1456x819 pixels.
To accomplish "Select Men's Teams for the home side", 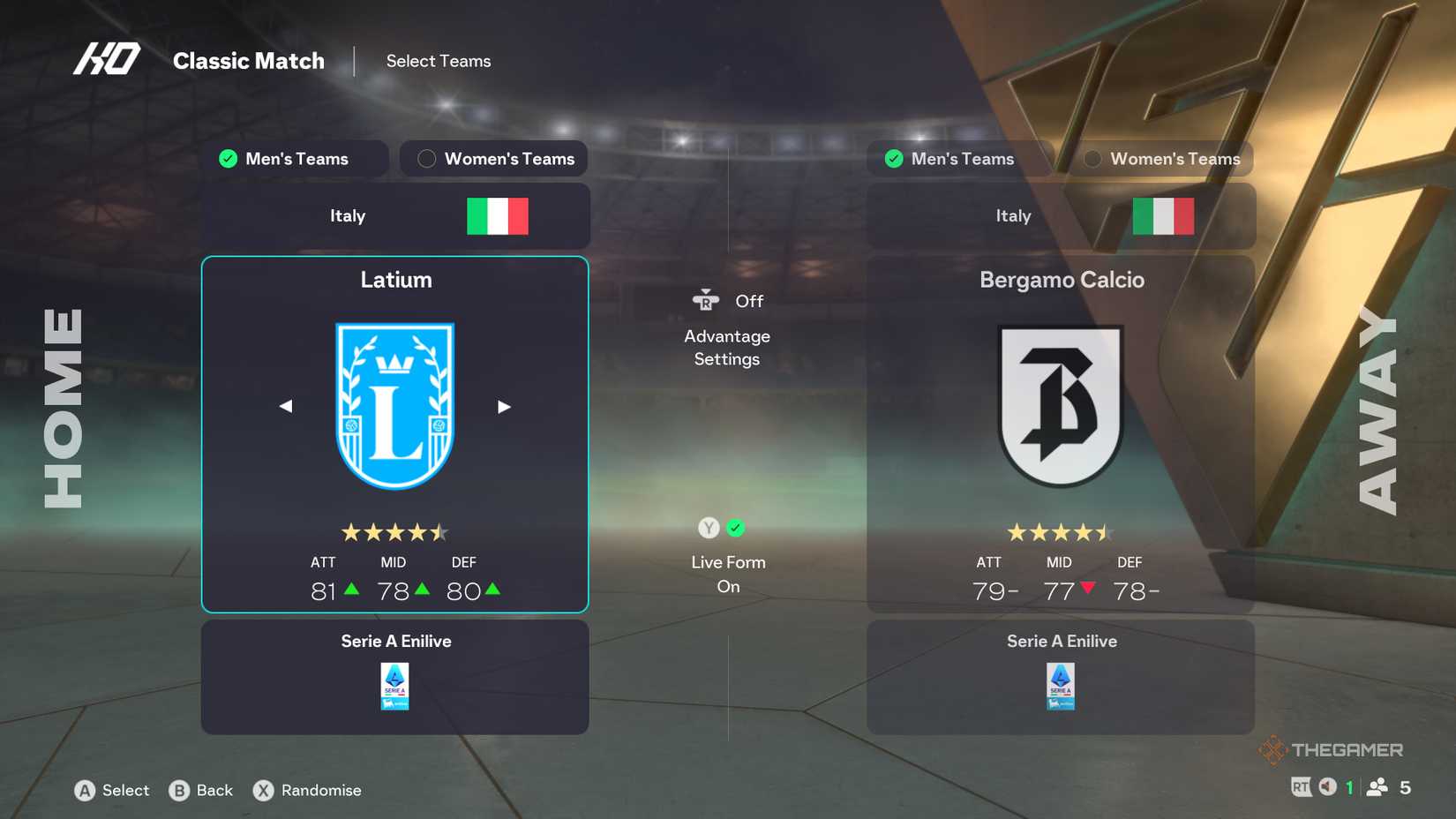I will pyautogui.click(x=296, y=159).
